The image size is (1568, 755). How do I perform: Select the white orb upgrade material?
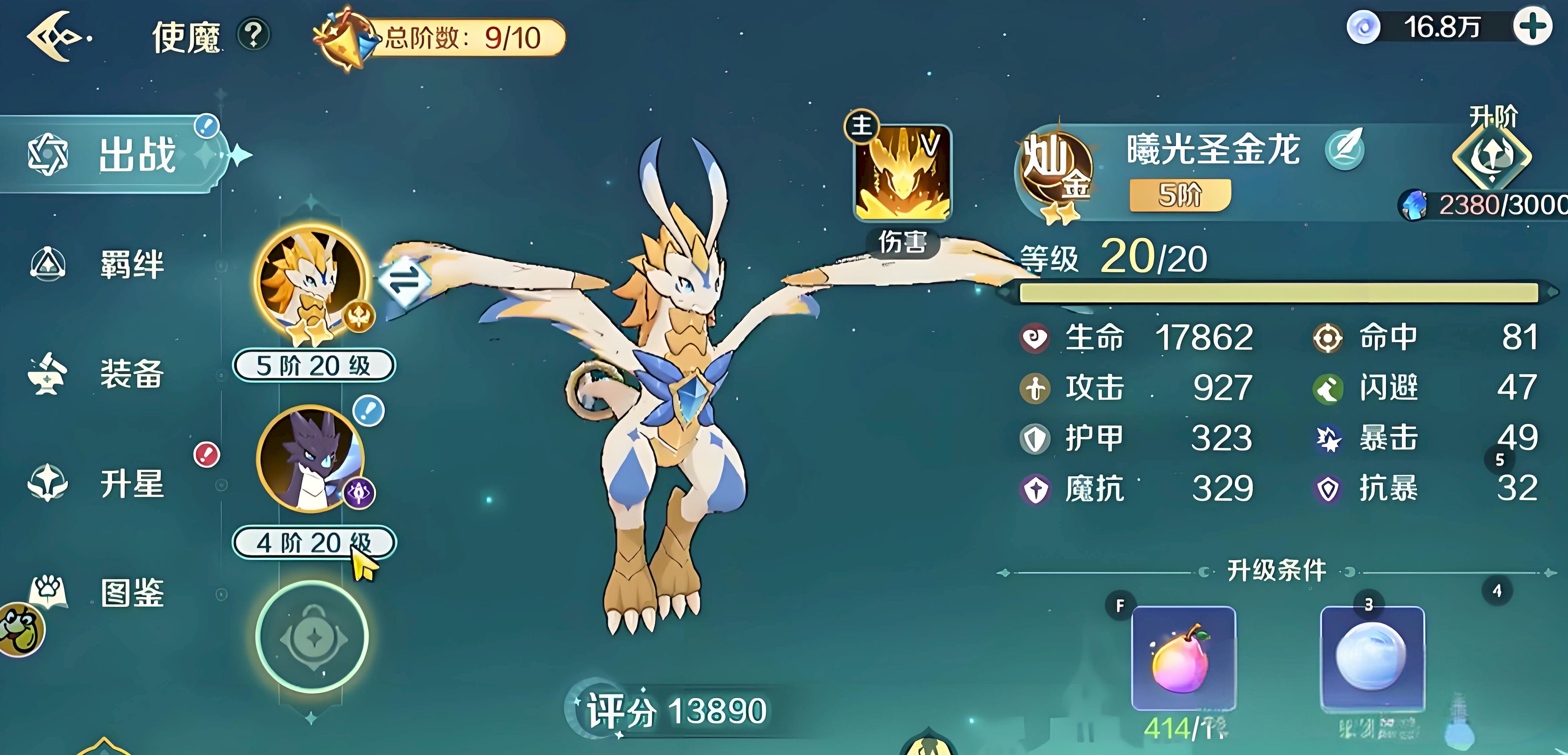tap(1372, 658)
